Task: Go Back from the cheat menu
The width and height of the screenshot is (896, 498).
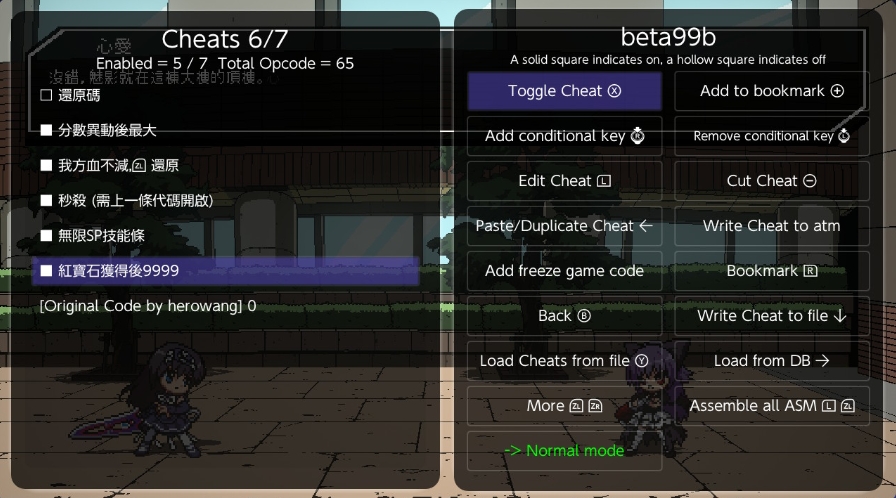Action: click(x=564, y=316)
